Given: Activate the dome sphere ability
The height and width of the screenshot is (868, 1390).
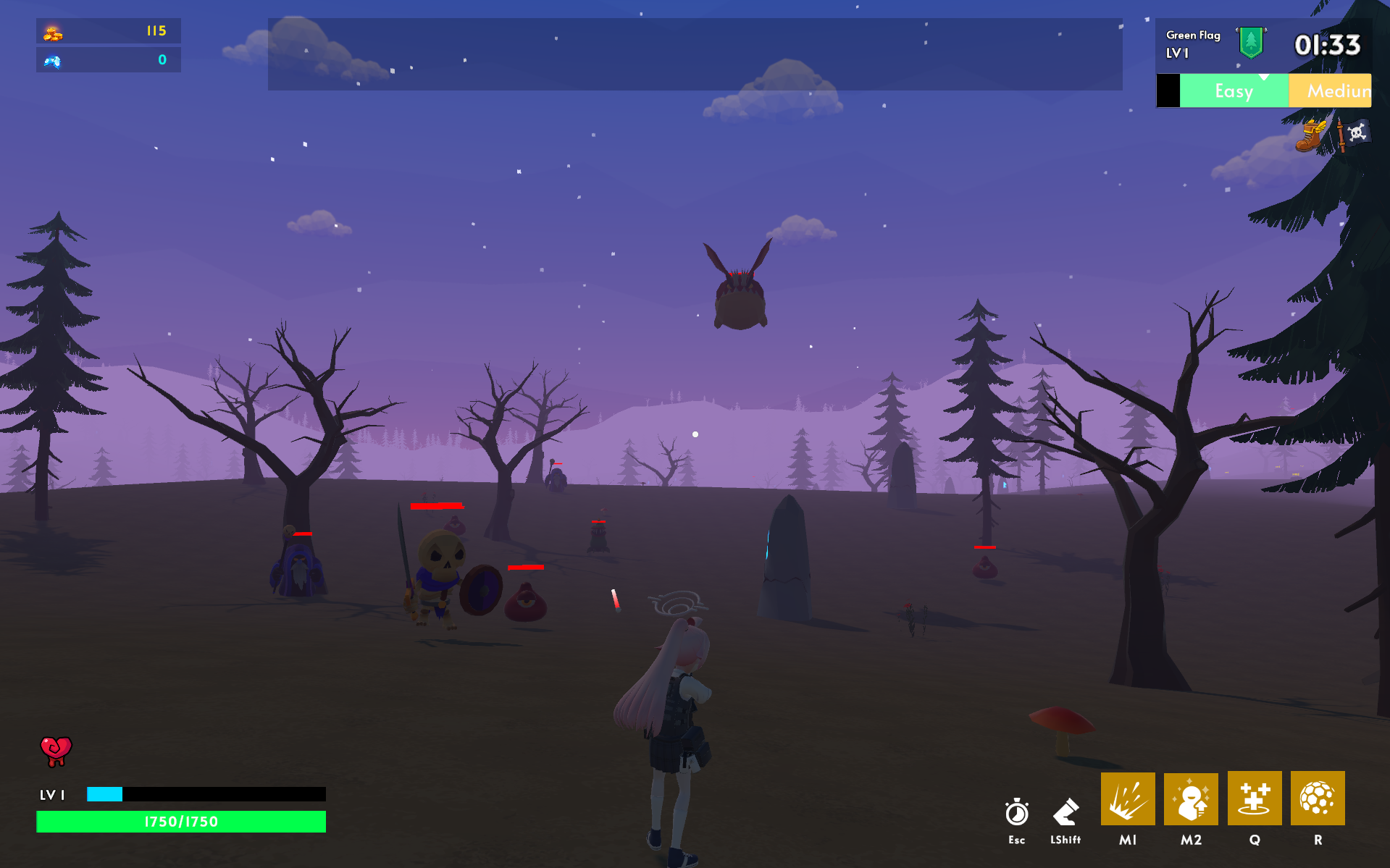Looking at the screenshot, I should (x=1318, y=799).
